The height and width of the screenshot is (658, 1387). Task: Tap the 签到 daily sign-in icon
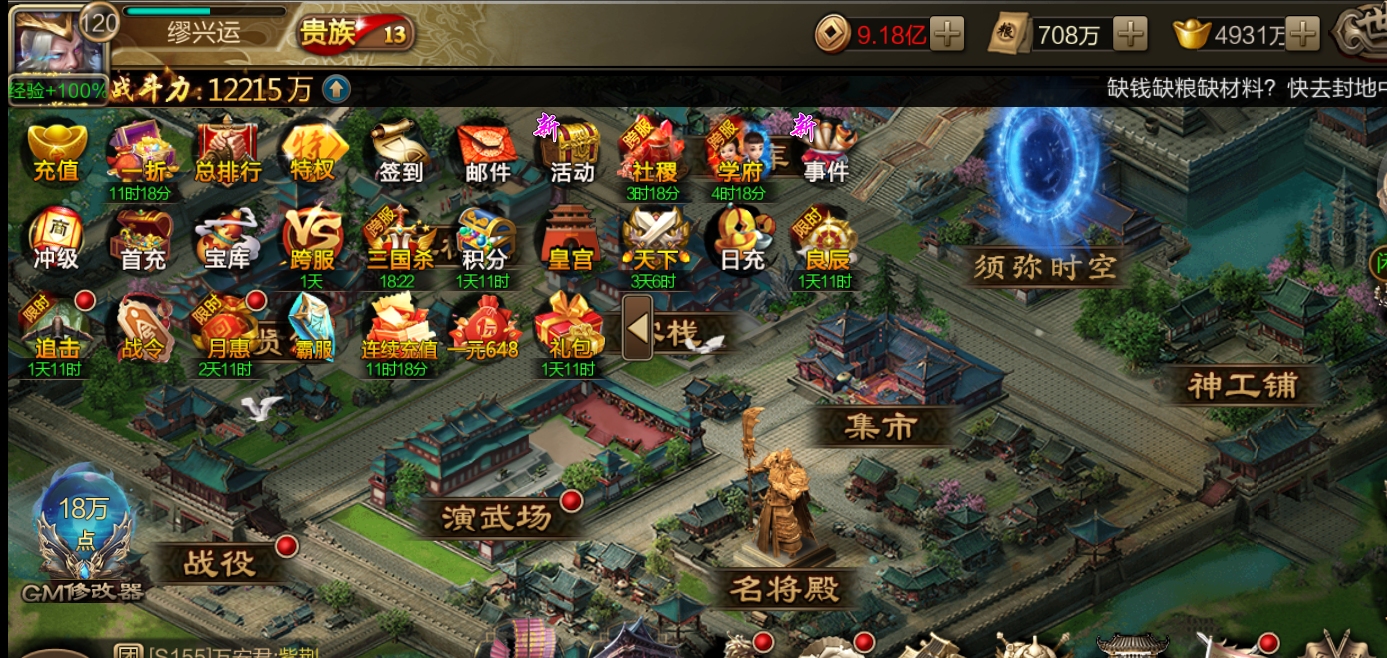(400, 152)
